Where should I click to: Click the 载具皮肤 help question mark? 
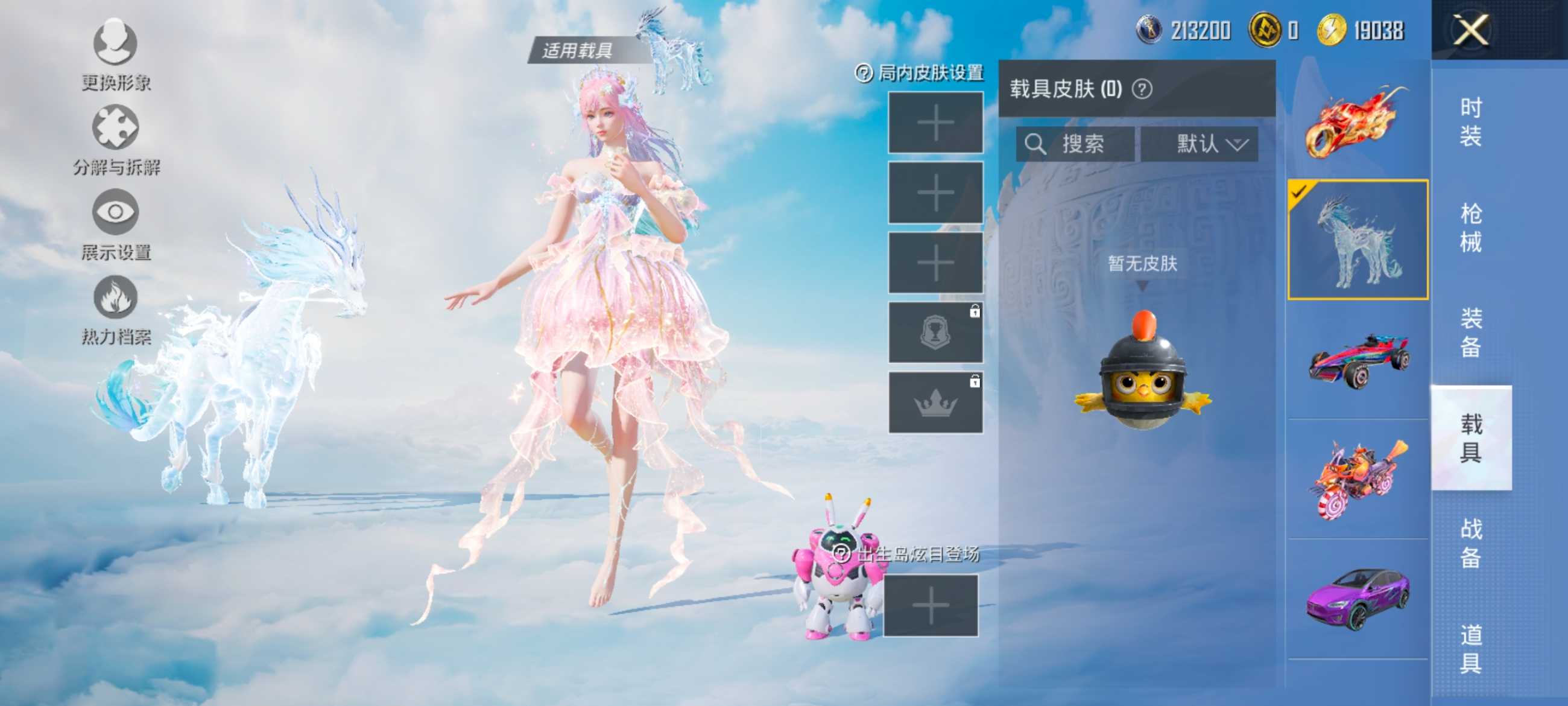(1142, 89)
